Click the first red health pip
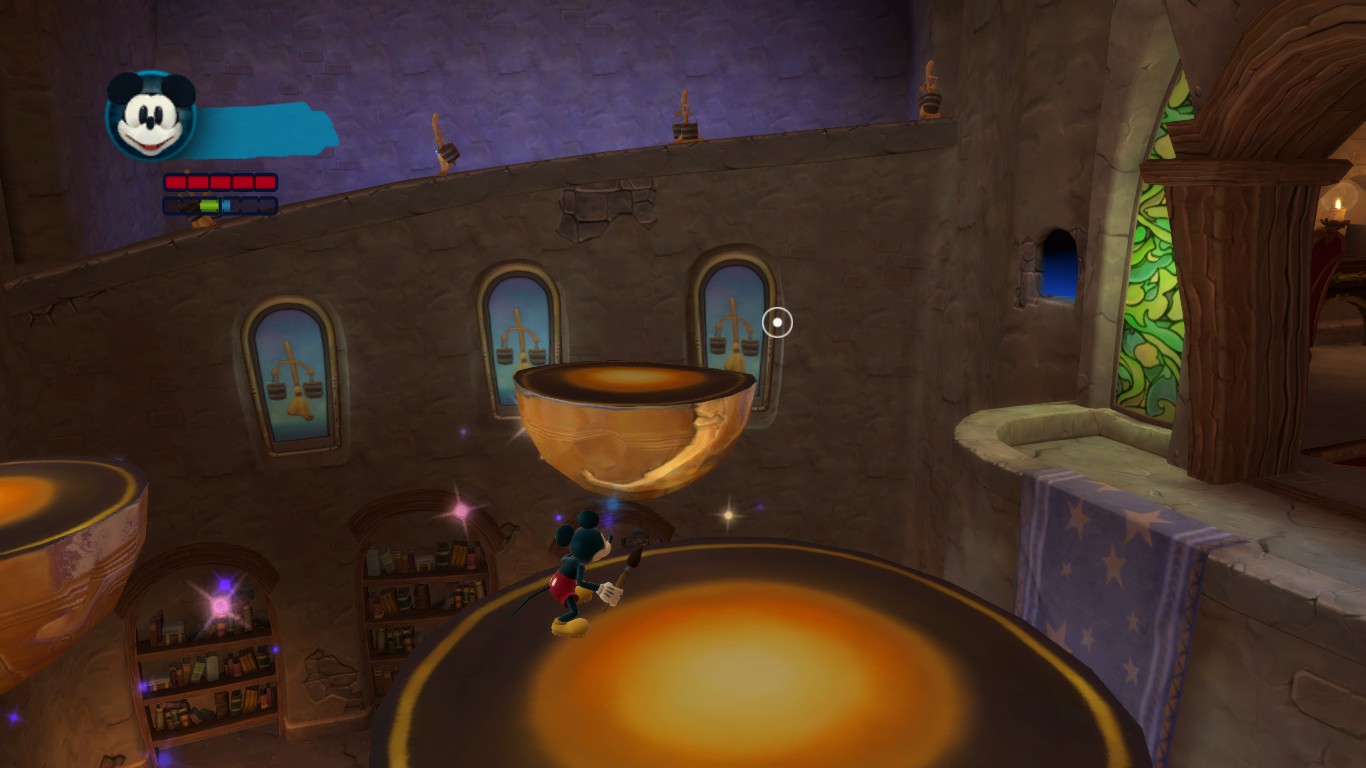 [176, 182]
